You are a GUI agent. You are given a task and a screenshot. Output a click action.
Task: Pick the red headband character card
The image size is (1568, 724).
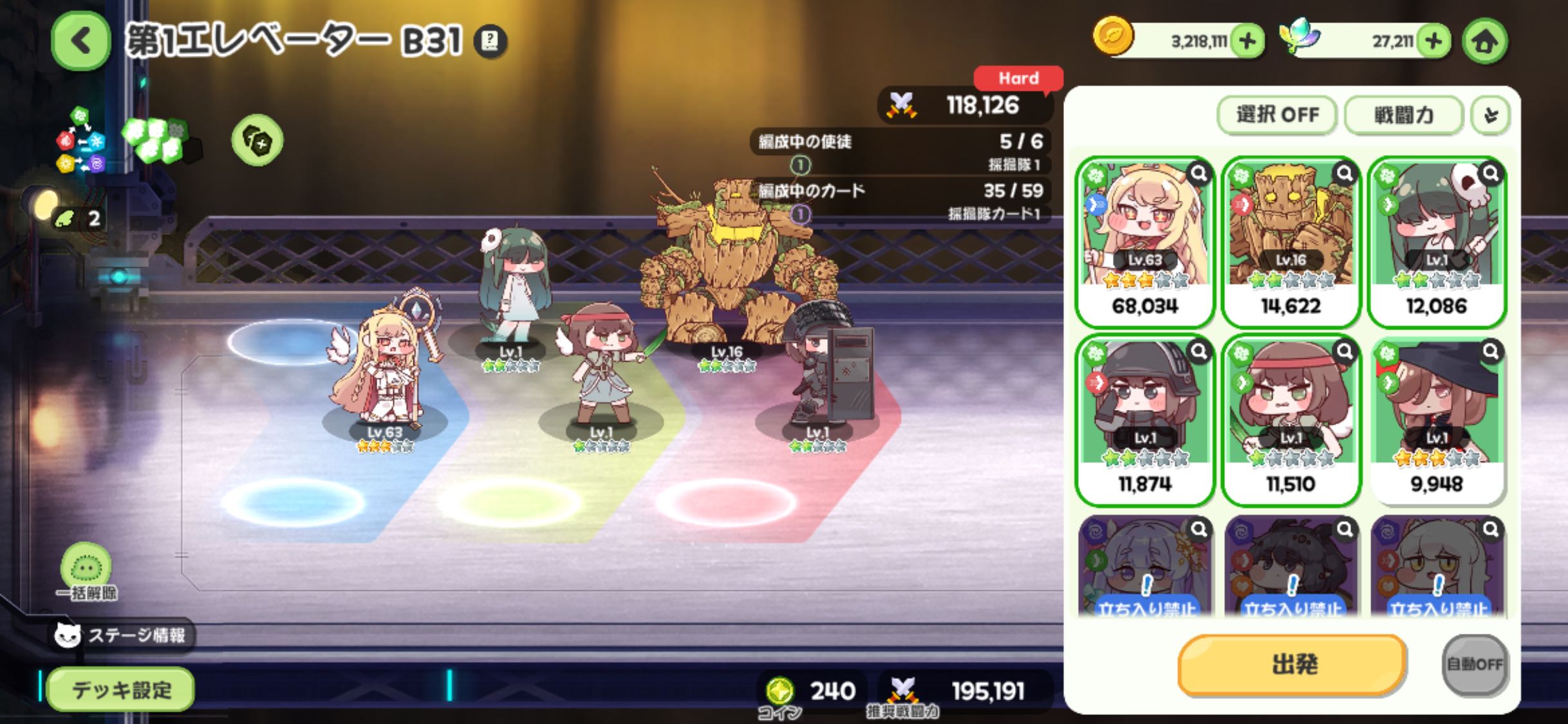(x=1291, y=420)
